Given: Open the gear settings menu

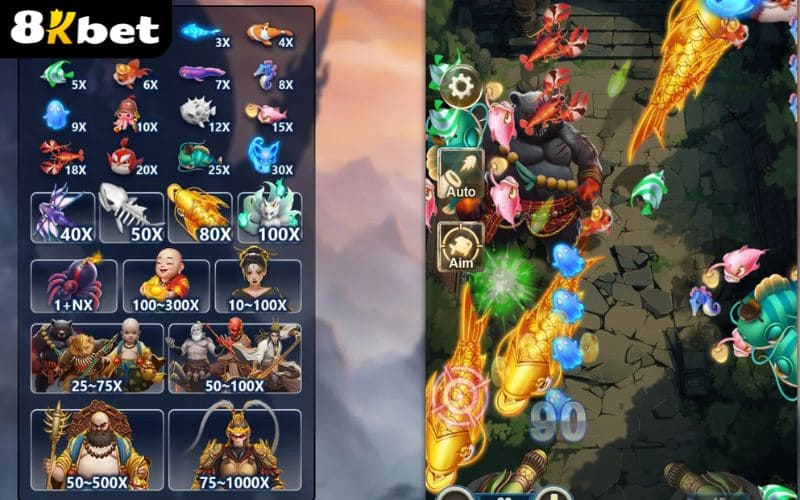Looking at the screenshot, I should click(461, 87).
